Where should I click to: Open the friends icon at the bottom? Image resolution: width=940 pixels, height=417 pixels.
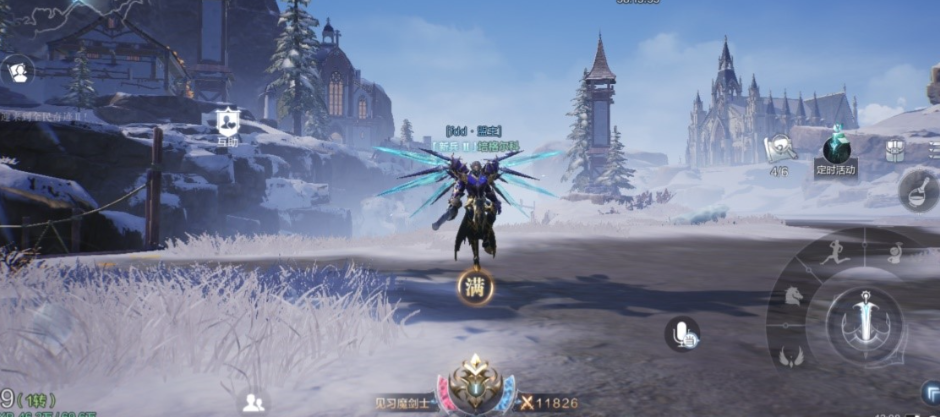click(254, 402)
